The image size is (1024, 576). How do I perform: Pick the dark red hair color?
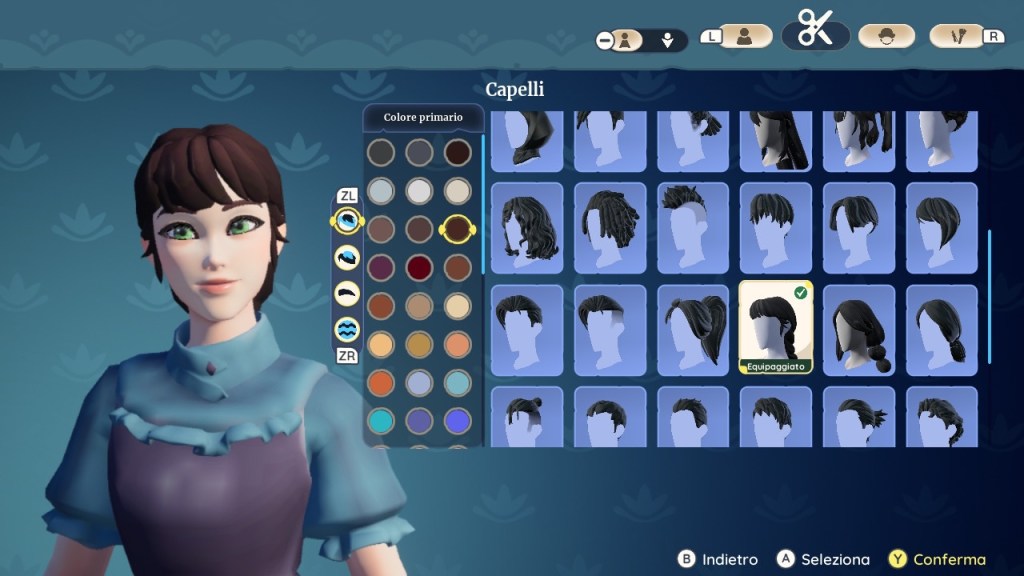[419, 268]
